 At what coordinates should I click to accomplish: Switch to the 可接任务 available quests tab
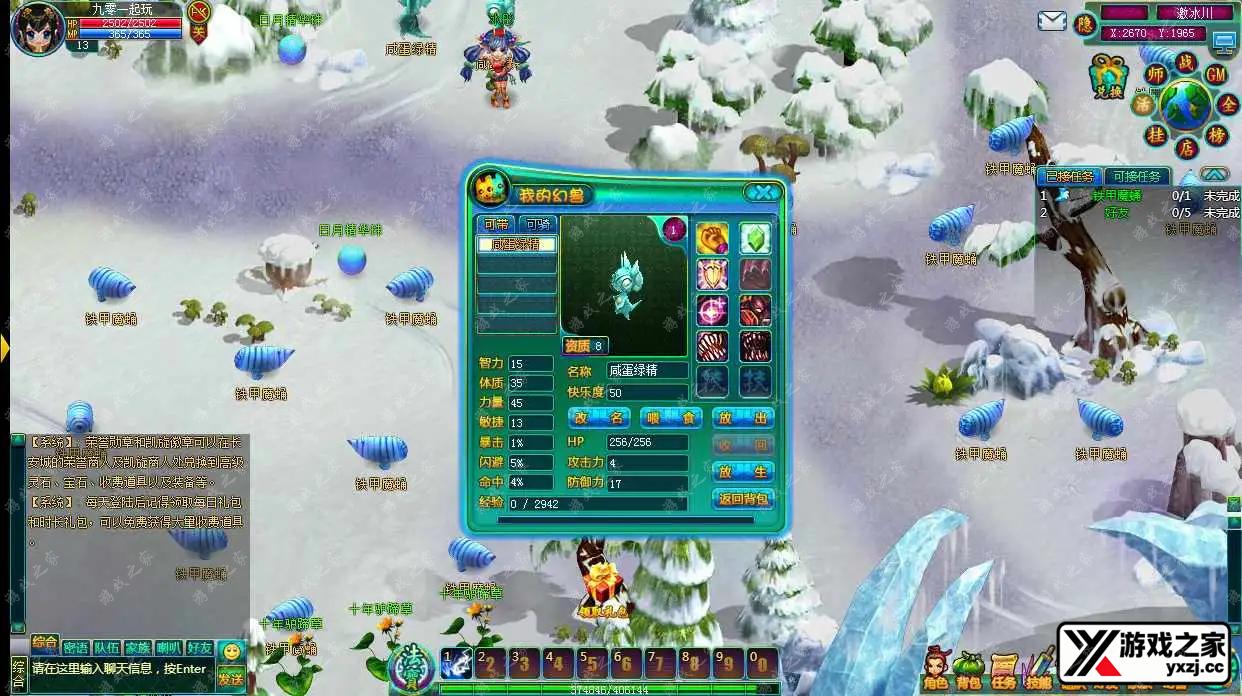pyautogui.click(x=1136, y=176)
